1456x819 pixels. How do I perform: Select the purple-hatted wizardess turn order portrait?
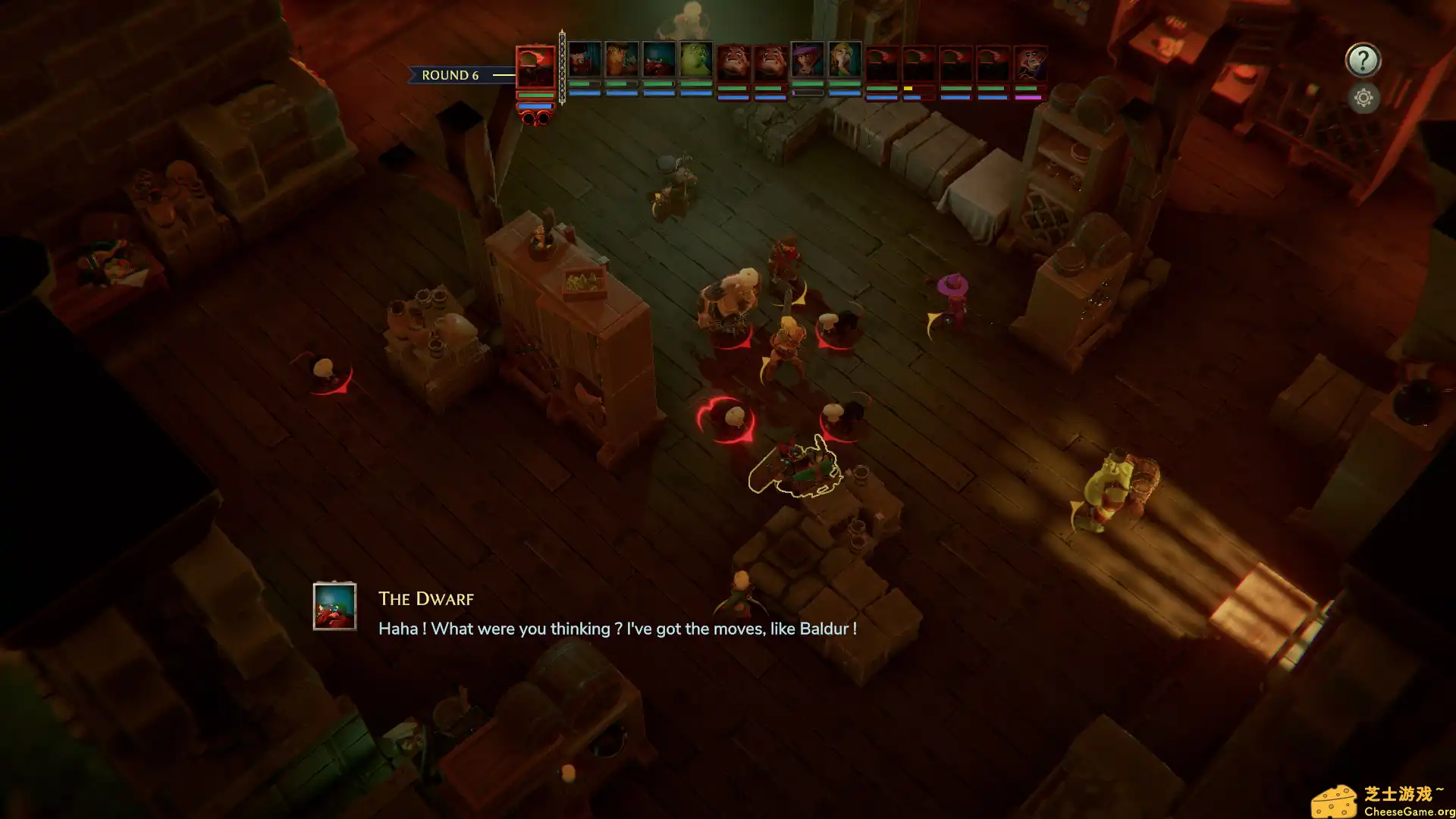807,61
